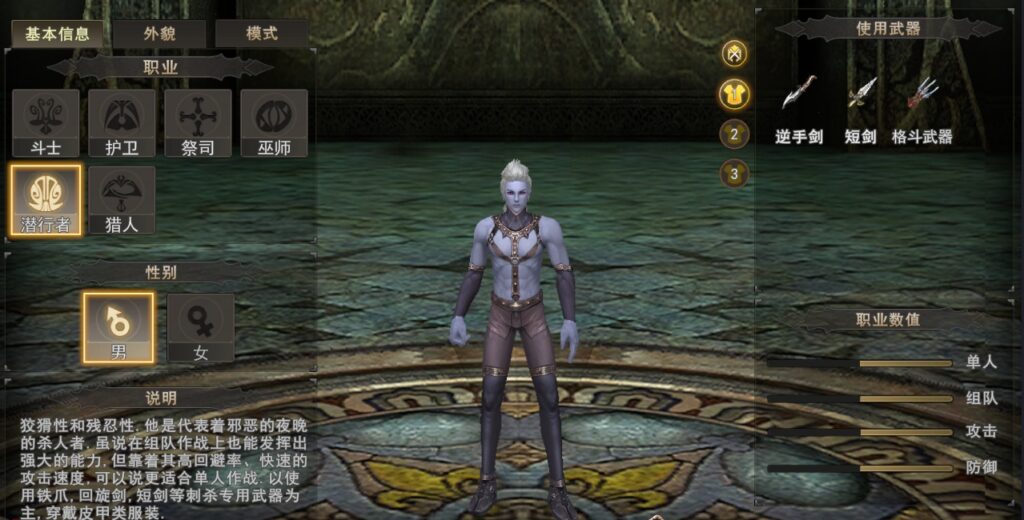Select the 基本信息 basic info tab
The width and height of the screenshot is (1024, 520).
tap(57, 33)
